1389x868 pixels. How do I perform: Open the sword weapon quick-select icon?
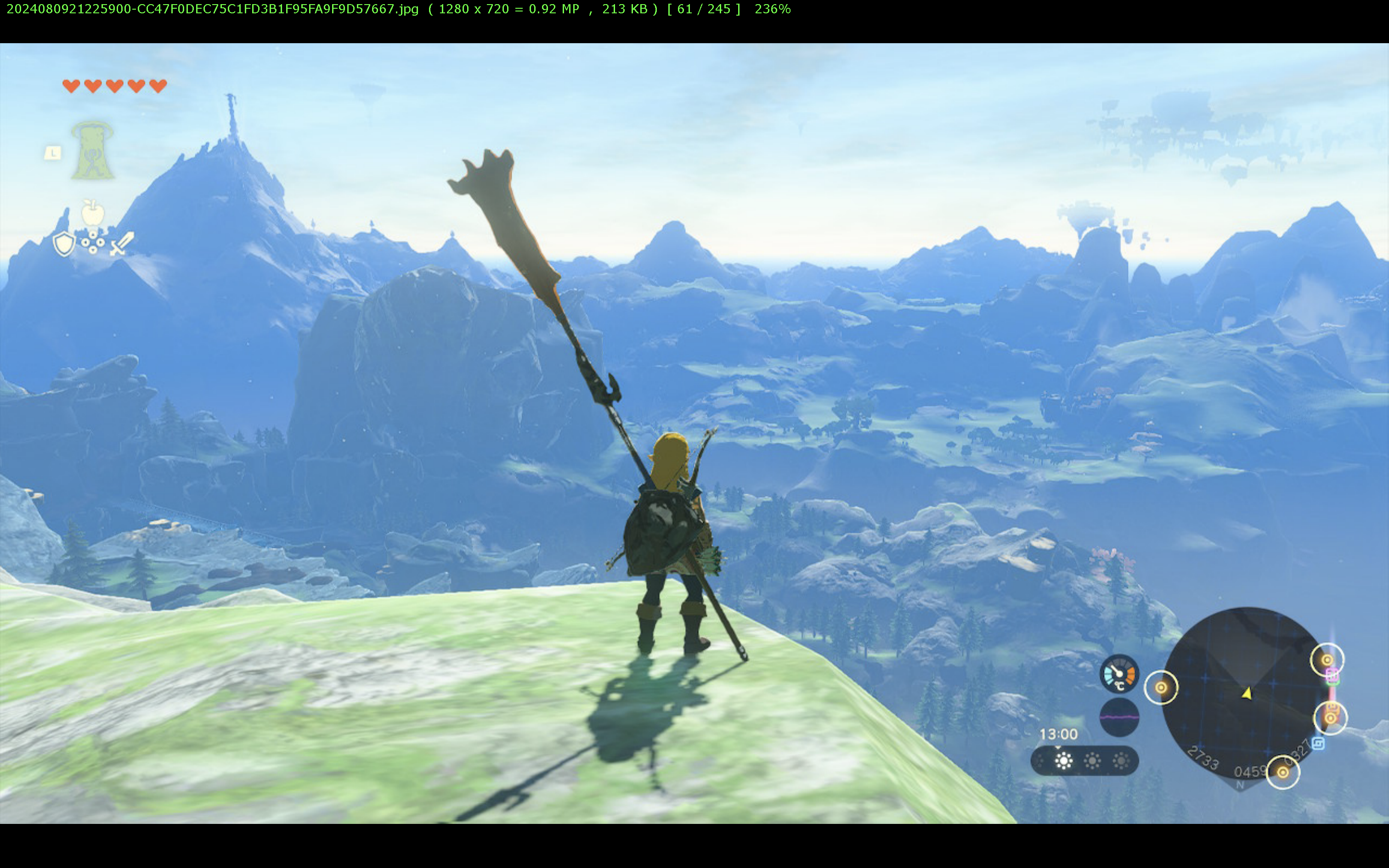pyautogui.click(x=122, y=243)
